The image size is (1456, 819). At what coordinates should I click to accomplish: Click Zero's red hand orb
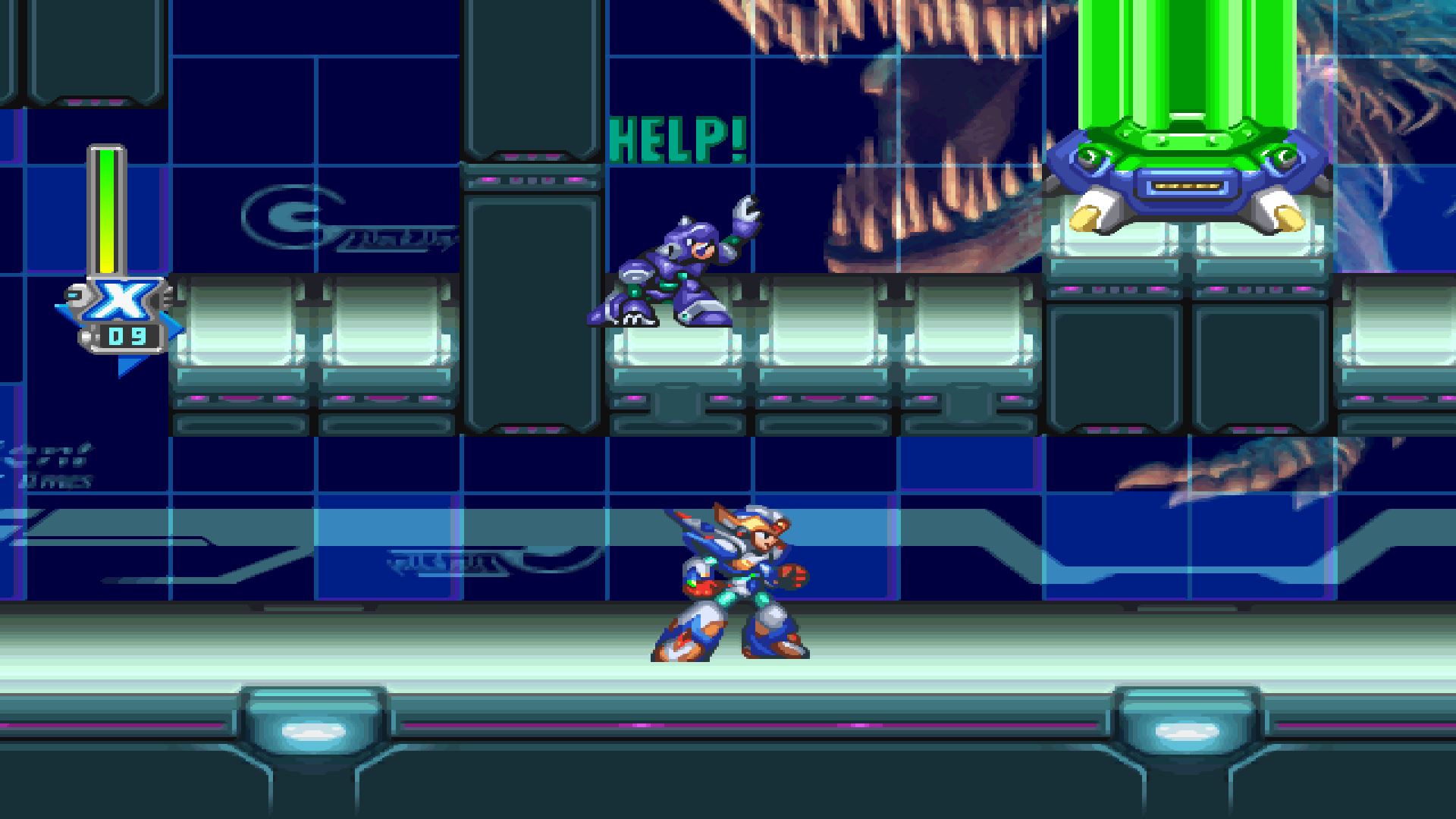click(790, 578)
